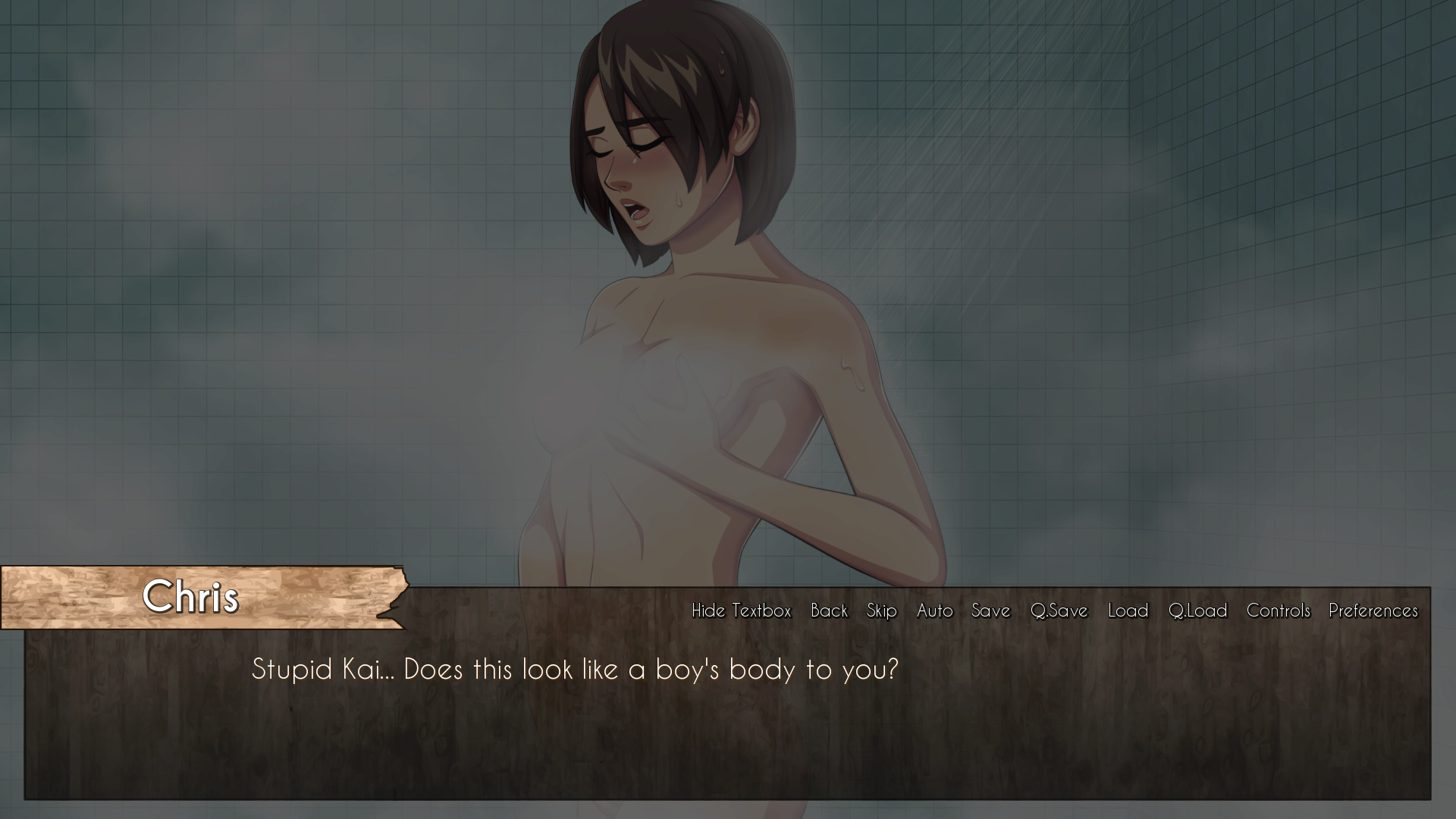Click the dialogue text to advance
The width and height of the screenshot is (1456, 819).
(x=576, y=670)
